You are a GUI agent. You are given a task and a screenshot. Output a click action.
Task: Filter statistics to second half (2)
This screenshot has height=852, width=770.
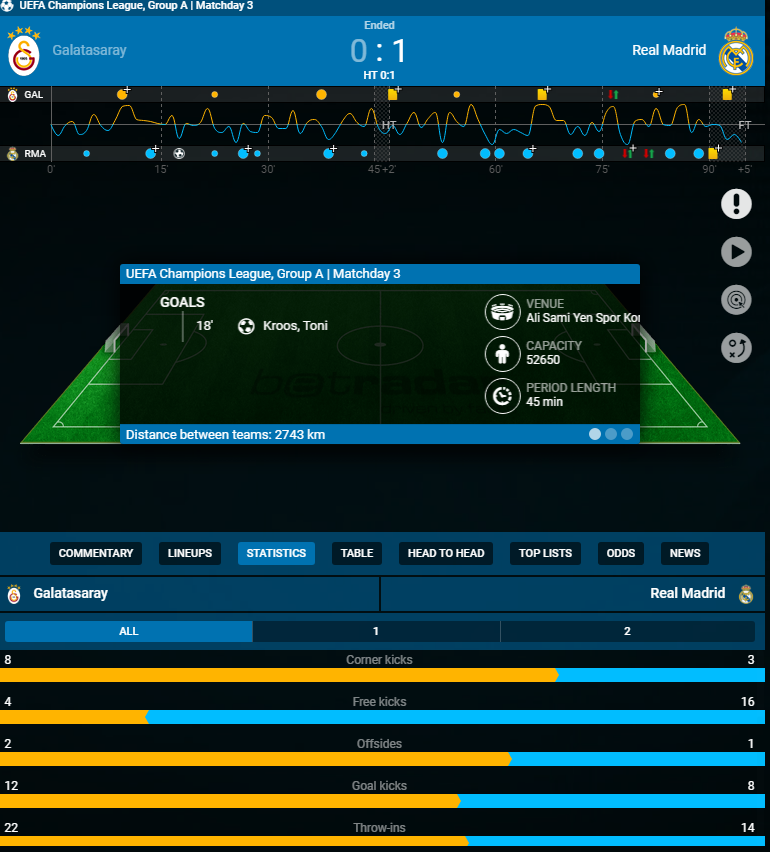tap(627, 631)
